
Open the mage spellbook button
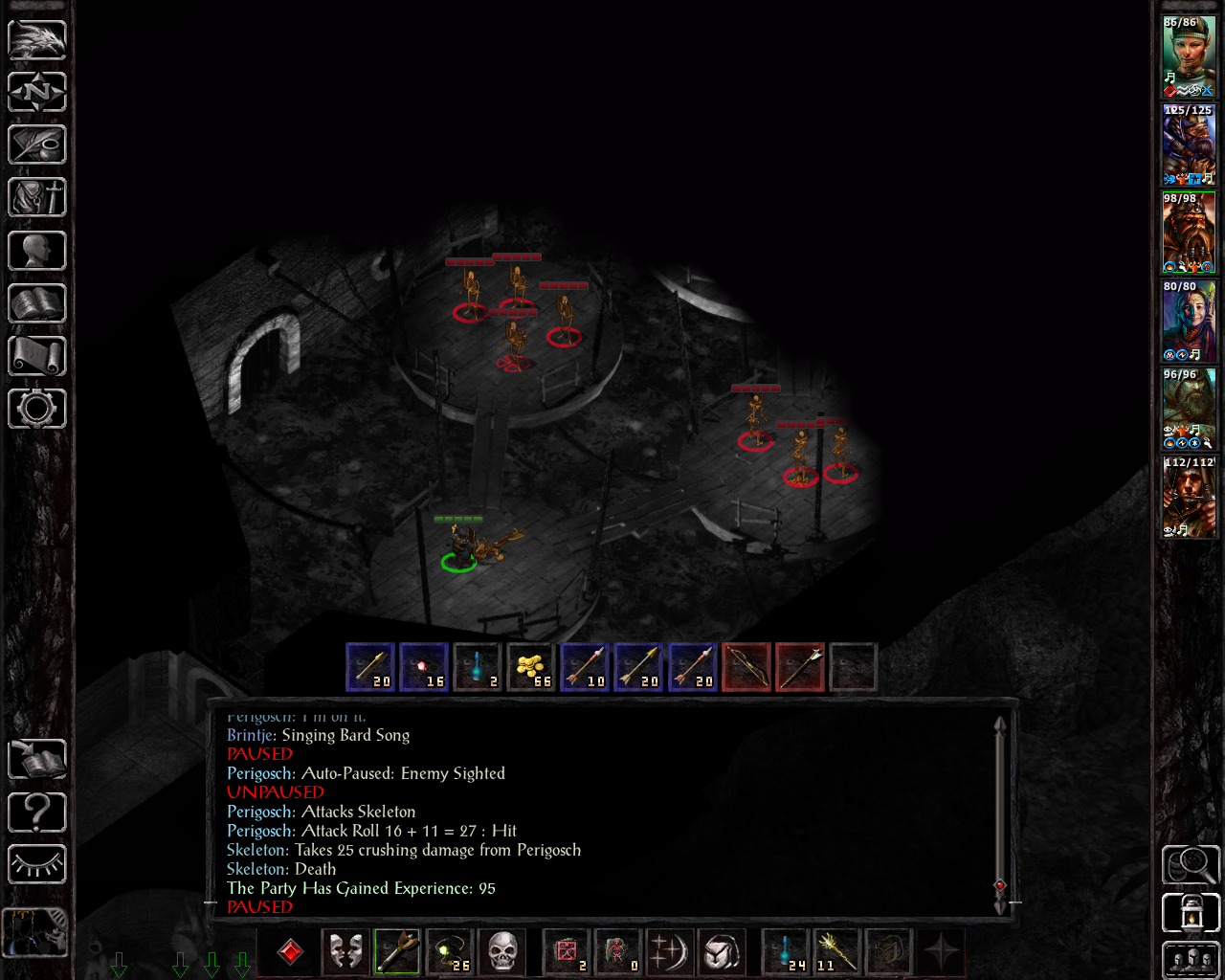click(x=37, y=303)
